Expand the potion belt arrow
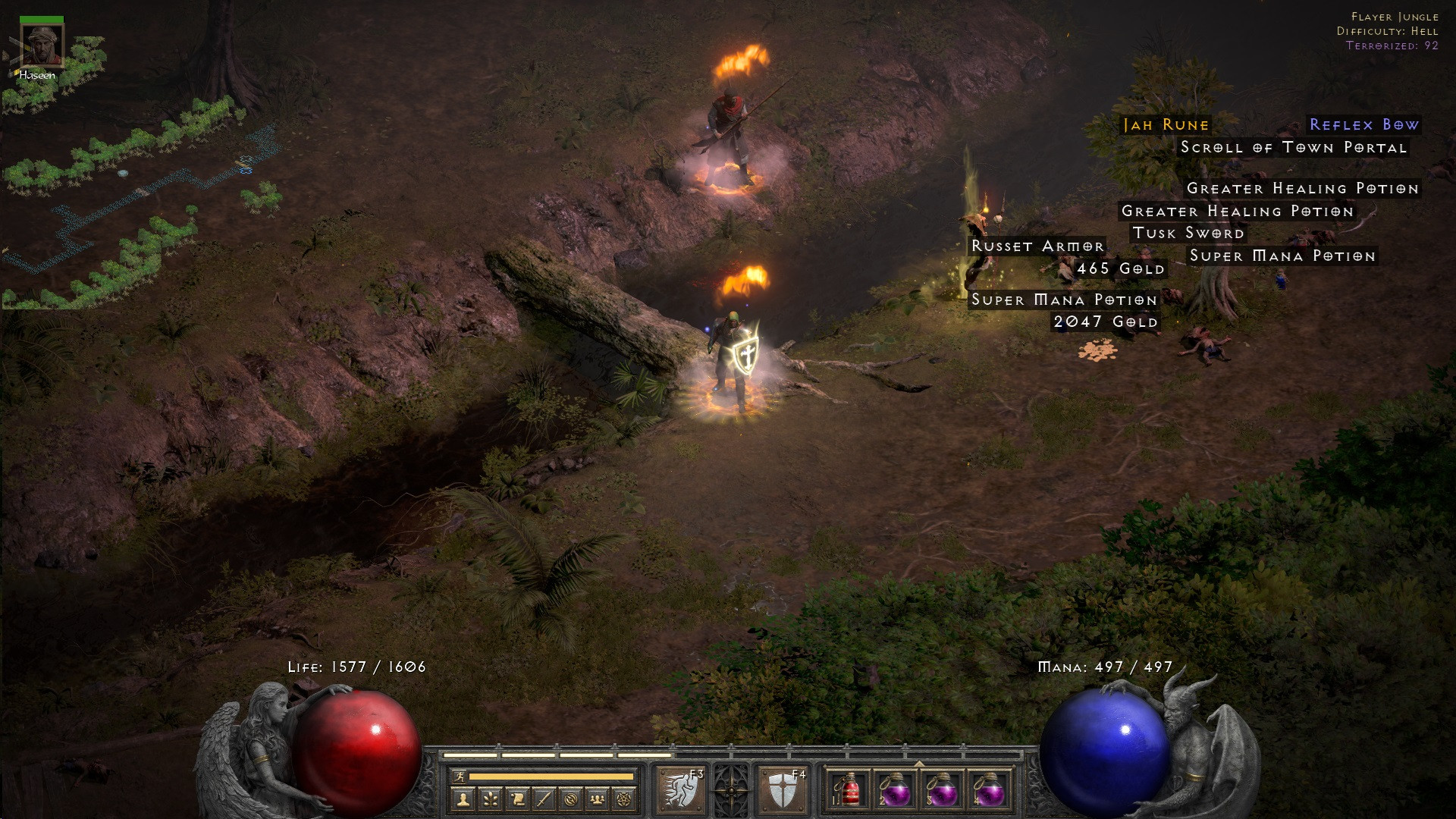Image resolution: width=1456 pixels, height=819 pixels. pos(919,764)
